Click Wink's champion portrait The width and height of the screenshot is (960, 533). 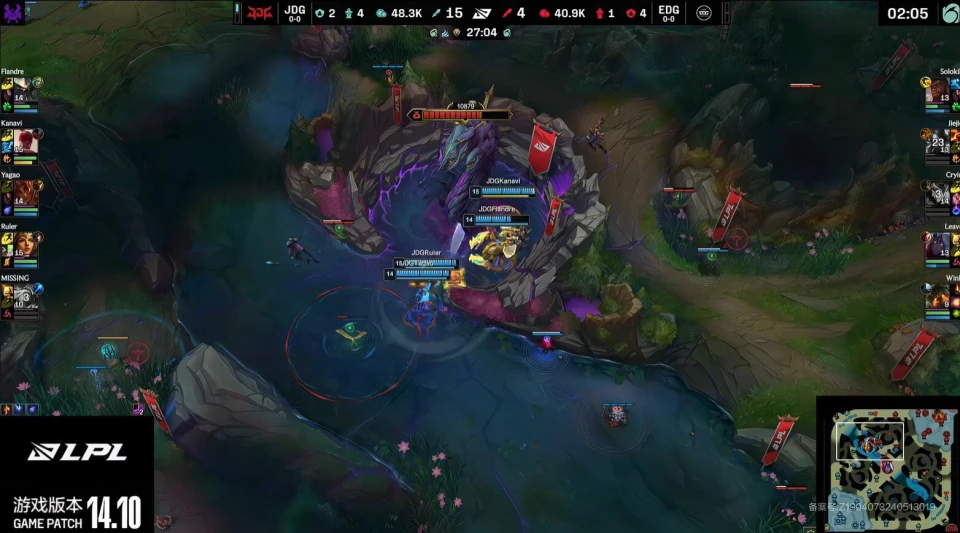pyautogui.click(x=939, y=298)
